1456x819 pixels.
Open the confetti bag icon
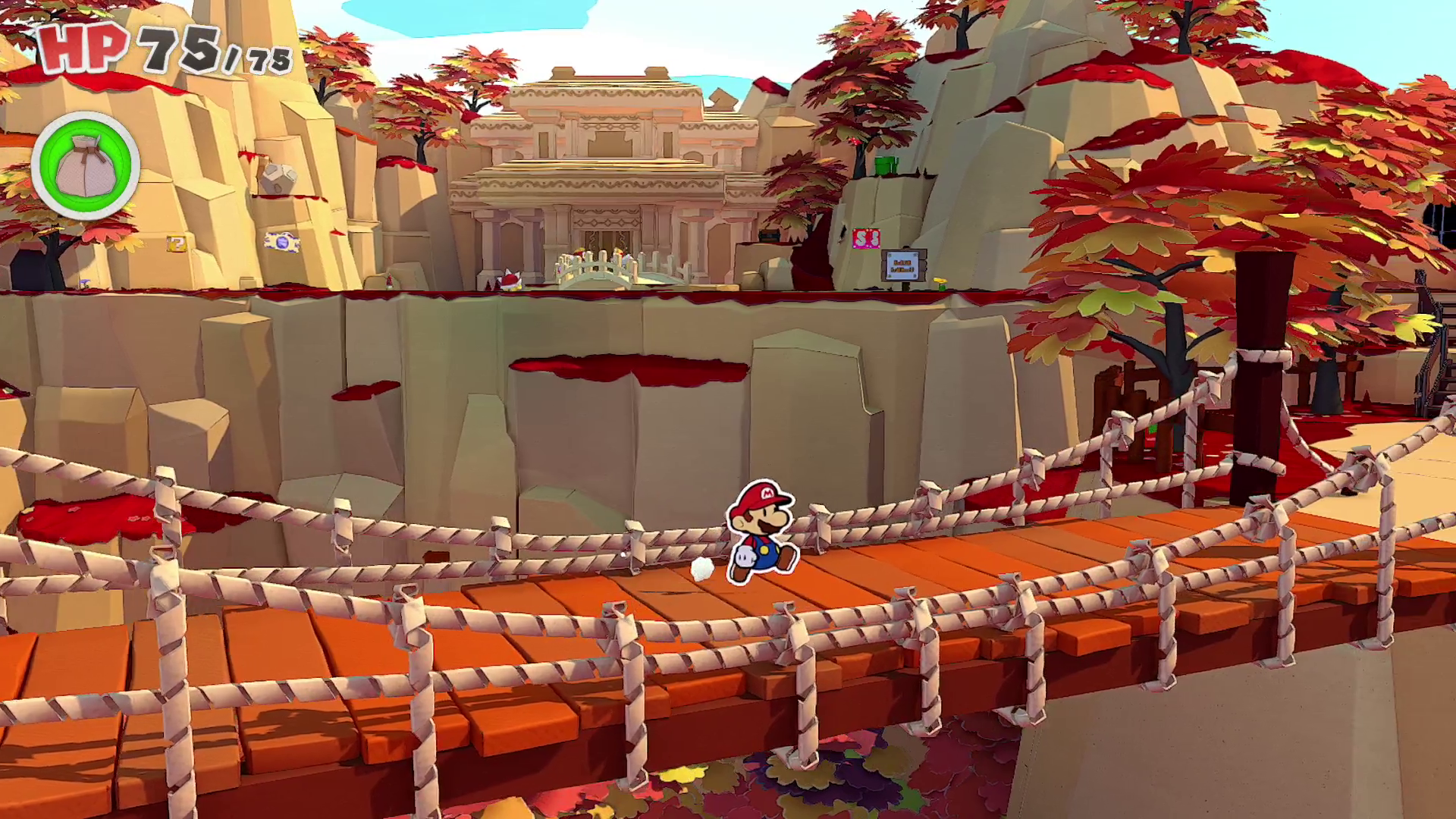pyautogui.click(x=85, y=166)
